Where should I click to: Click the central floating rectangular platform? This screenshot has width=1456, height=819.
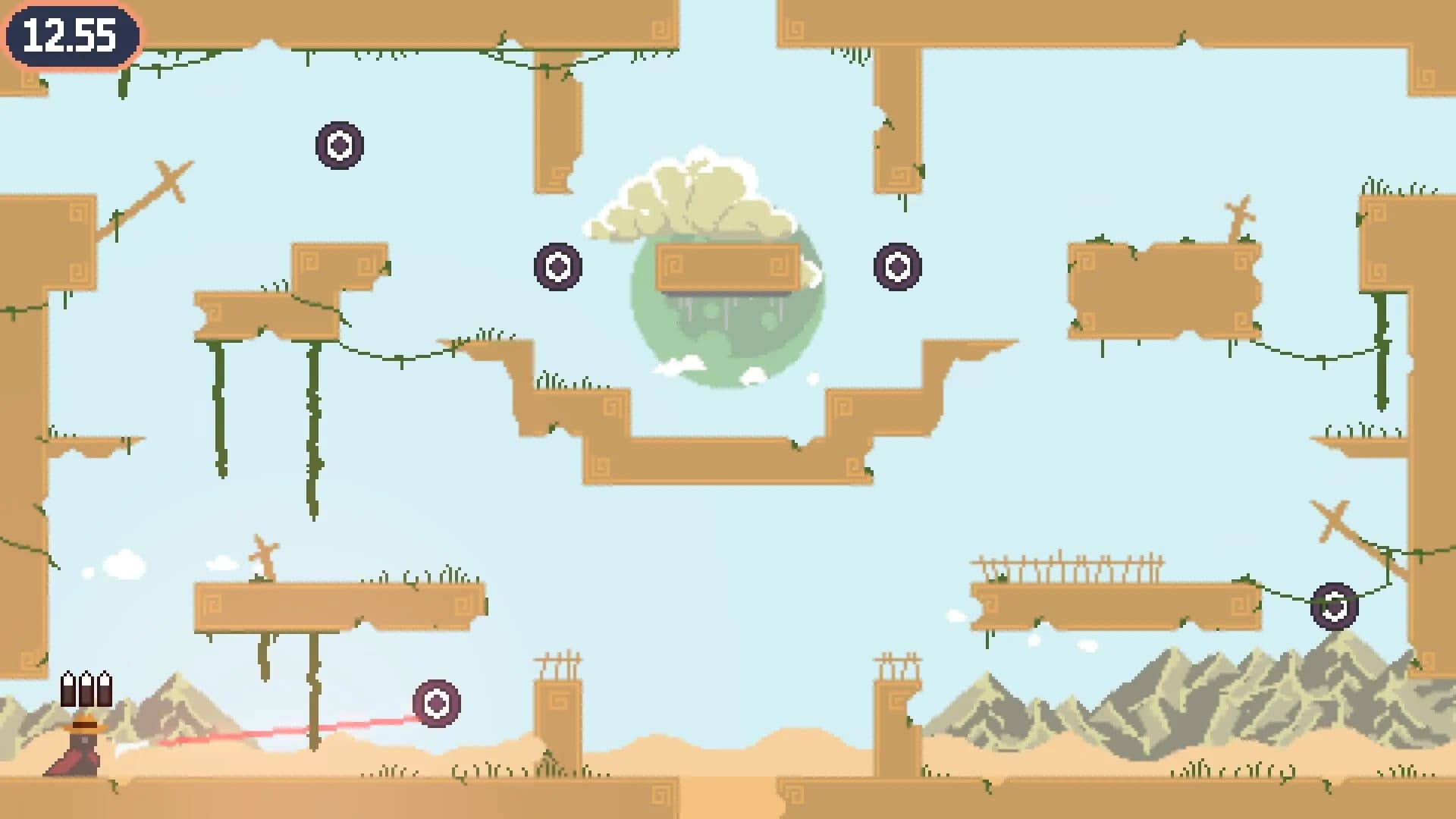pos(728,267)
